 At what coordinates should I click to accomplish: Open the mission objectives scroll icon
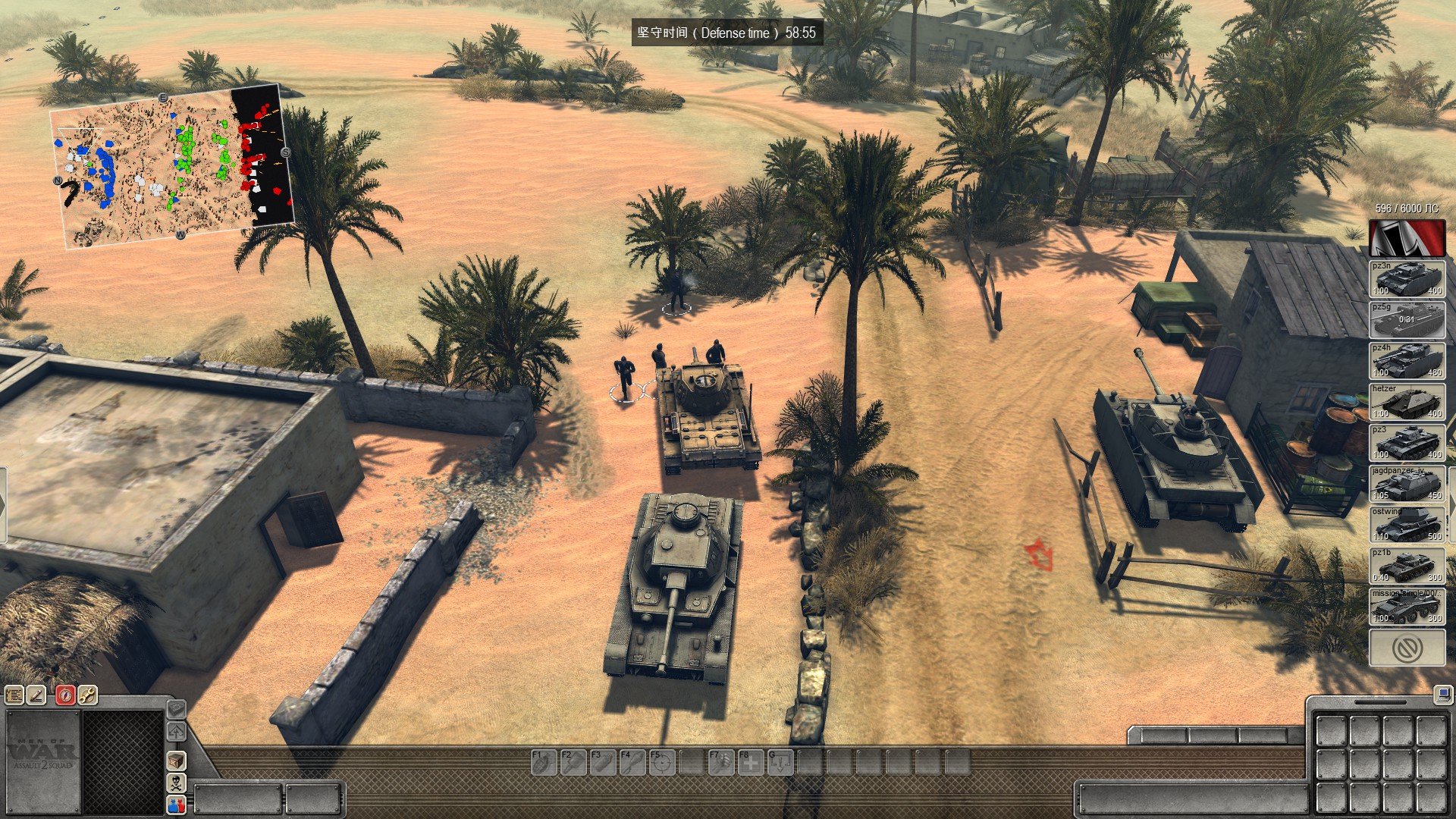[14, 695]
